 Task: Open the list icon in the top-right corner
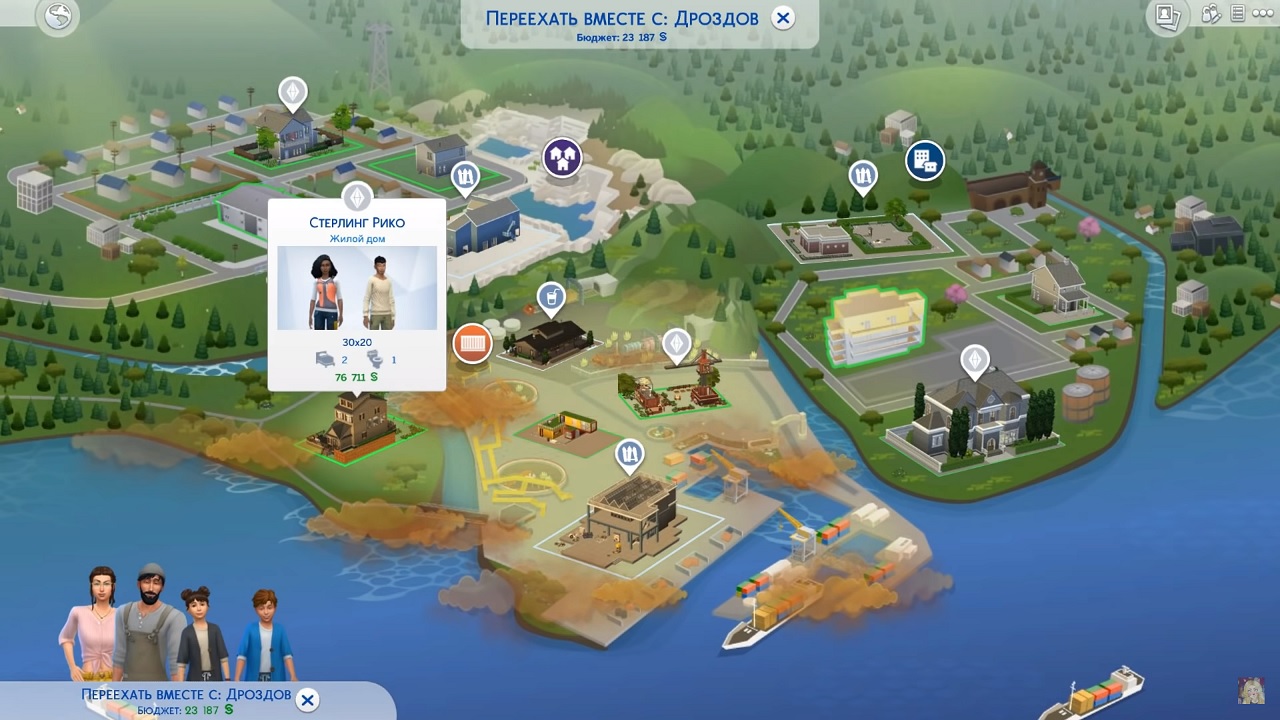[1238, 14]
